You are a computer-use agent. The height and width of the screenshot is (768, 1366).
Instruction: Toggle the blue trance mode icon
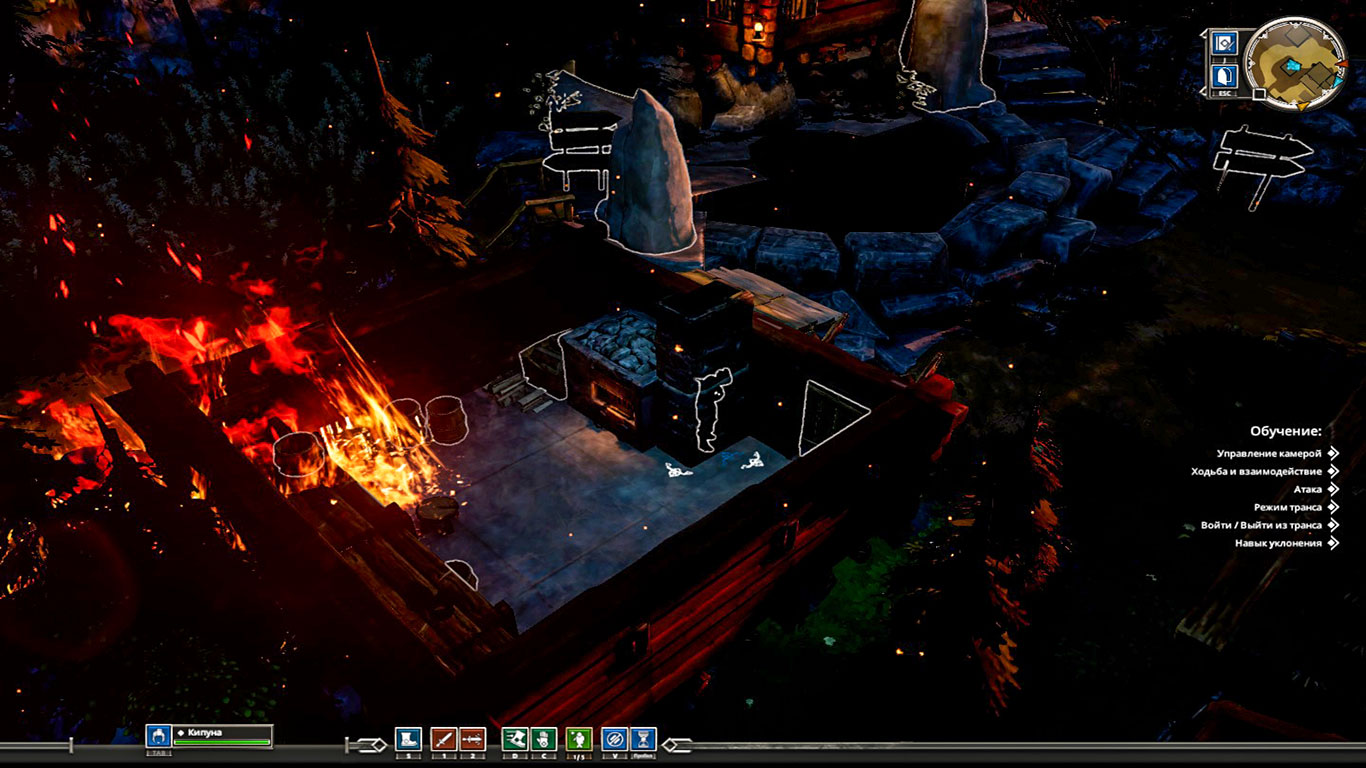click(x=615, y=739)
